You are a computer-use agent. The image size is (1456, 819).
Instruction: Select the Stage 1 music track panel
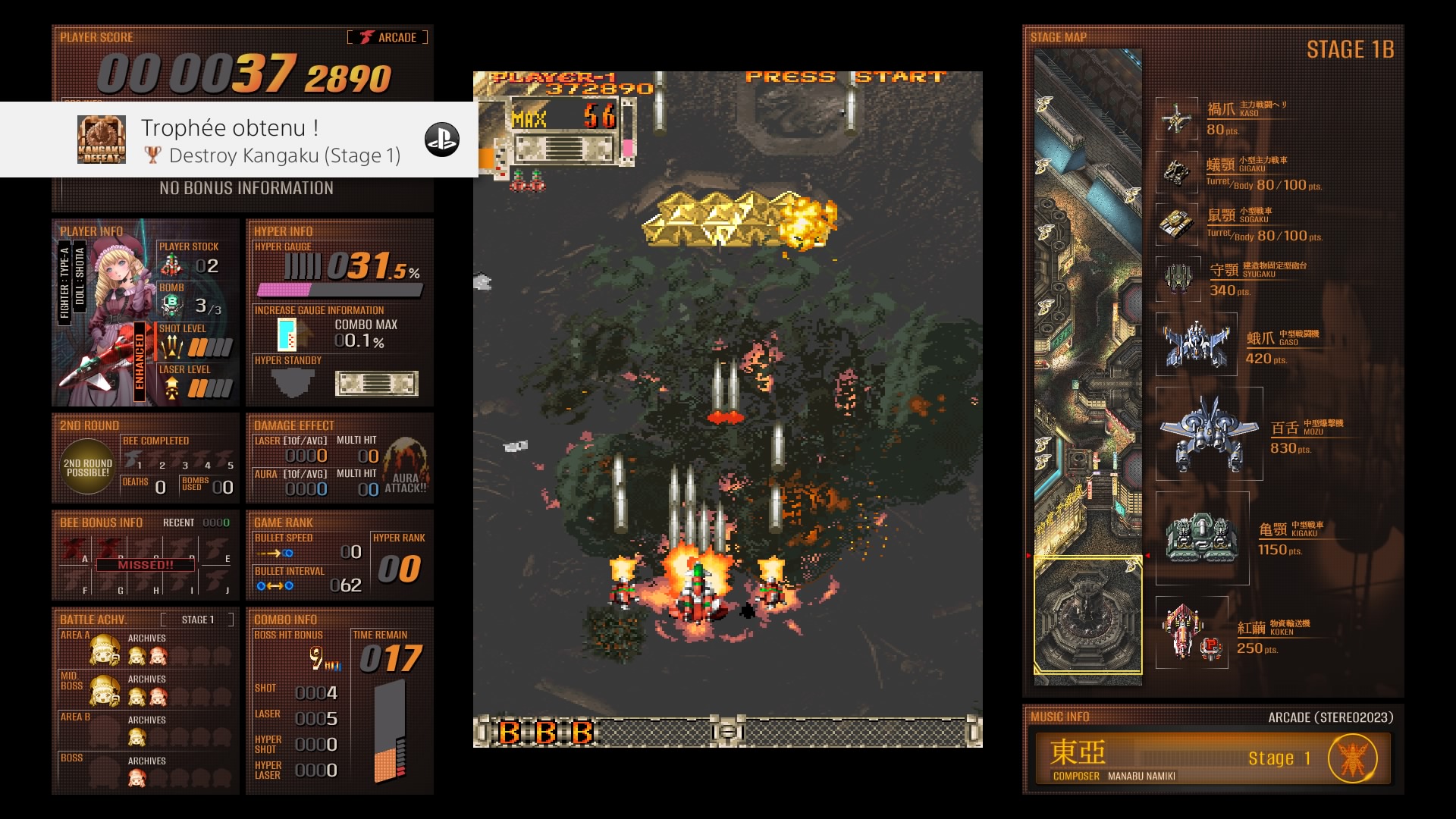tap(1212, 758)
